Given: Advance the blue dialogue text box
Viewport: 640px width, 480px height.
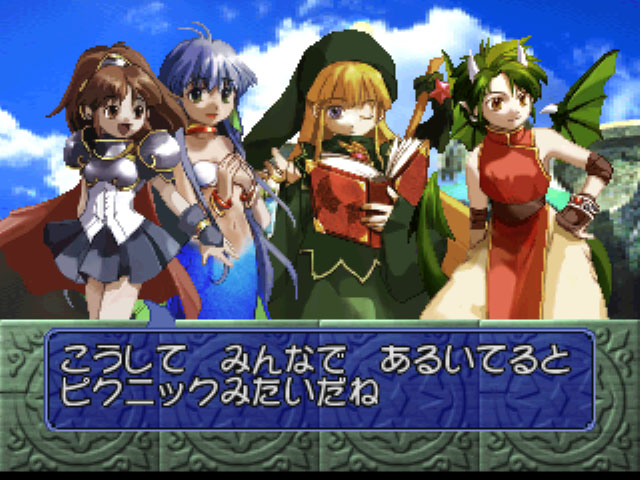Looking at the screenshot, I should tap(320, 379).
